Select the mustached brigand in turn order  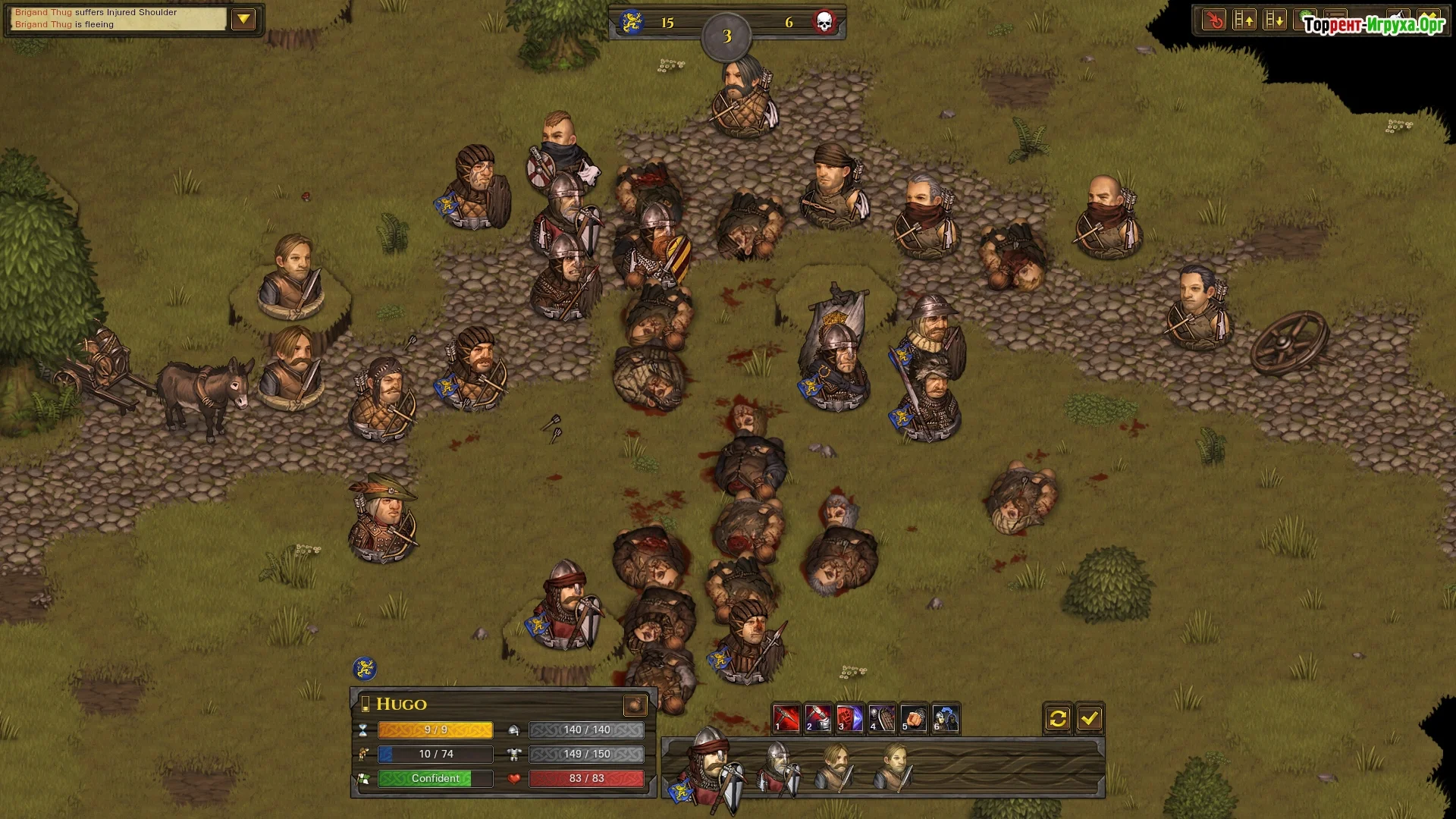(835, 767)
